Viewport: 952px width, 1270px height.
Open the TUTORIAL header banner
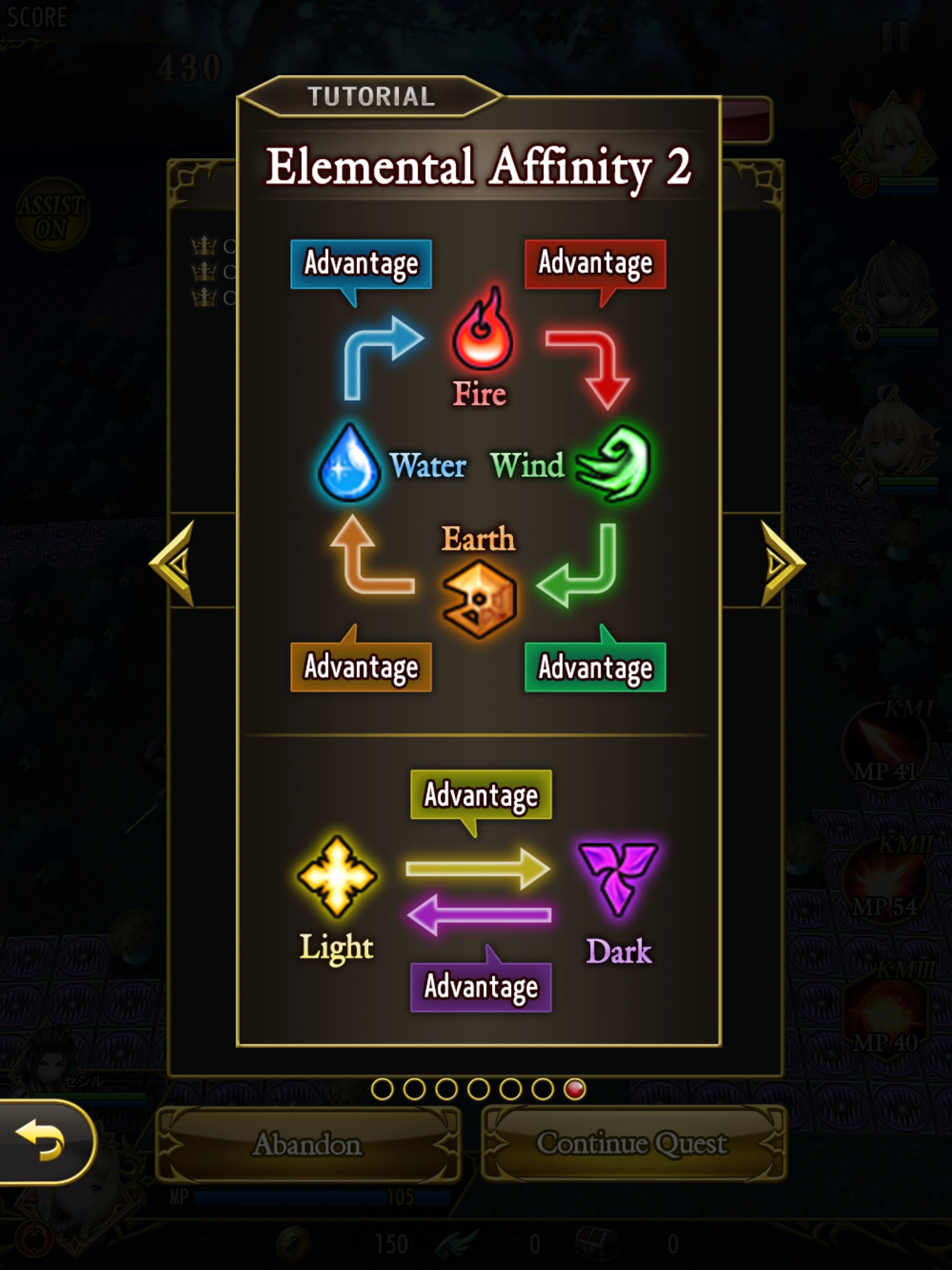pos(372,95)
